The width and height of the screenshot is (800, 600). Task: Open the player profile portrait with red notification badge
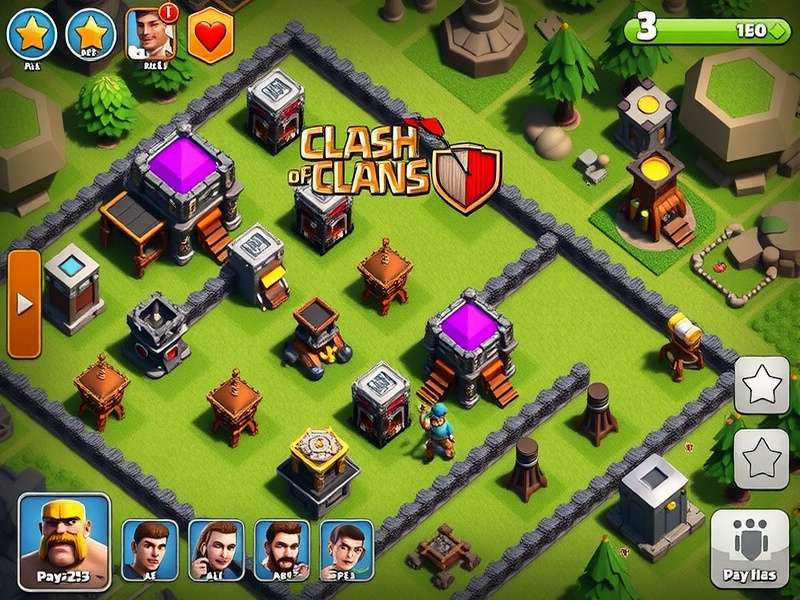(x=151, y=35)
